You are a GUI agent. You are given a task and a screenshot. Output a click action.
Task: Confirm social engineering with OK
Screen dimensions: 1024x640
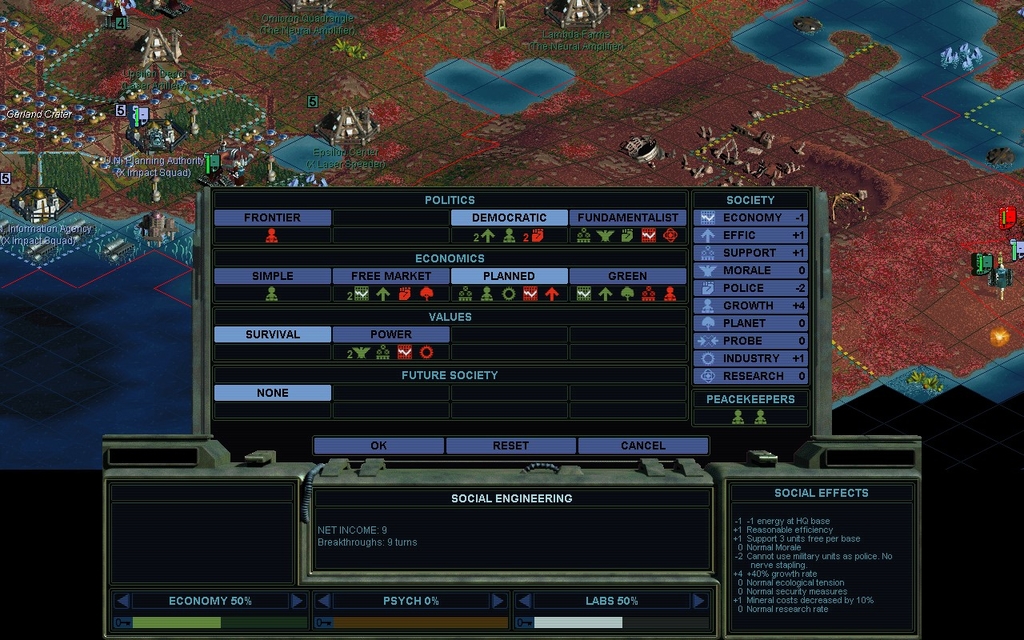(x=378, y=445)
